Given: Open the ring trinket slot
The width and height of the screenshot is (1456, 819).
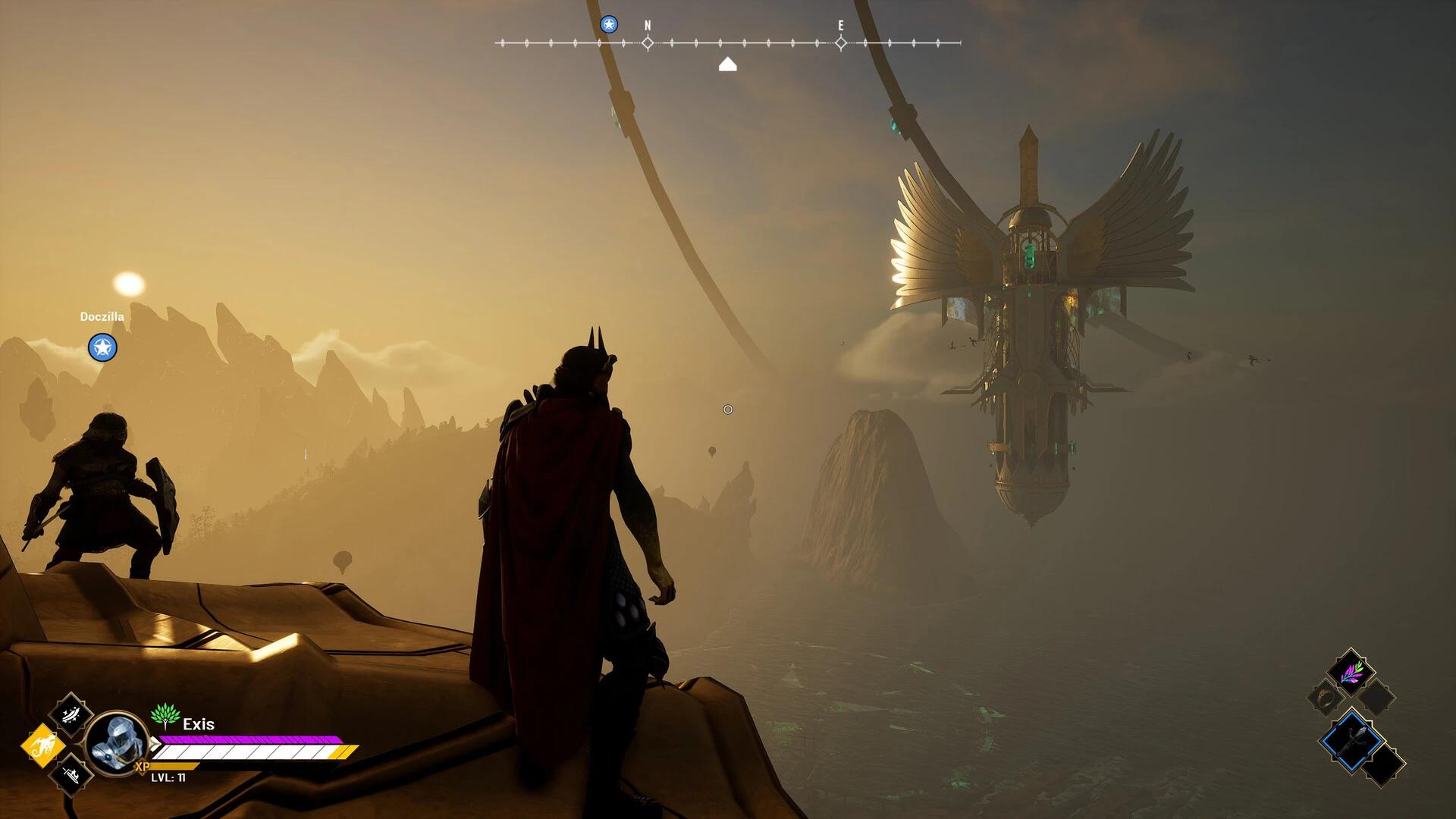Looking at the screenshot, I should click(x=1326, y=698).
